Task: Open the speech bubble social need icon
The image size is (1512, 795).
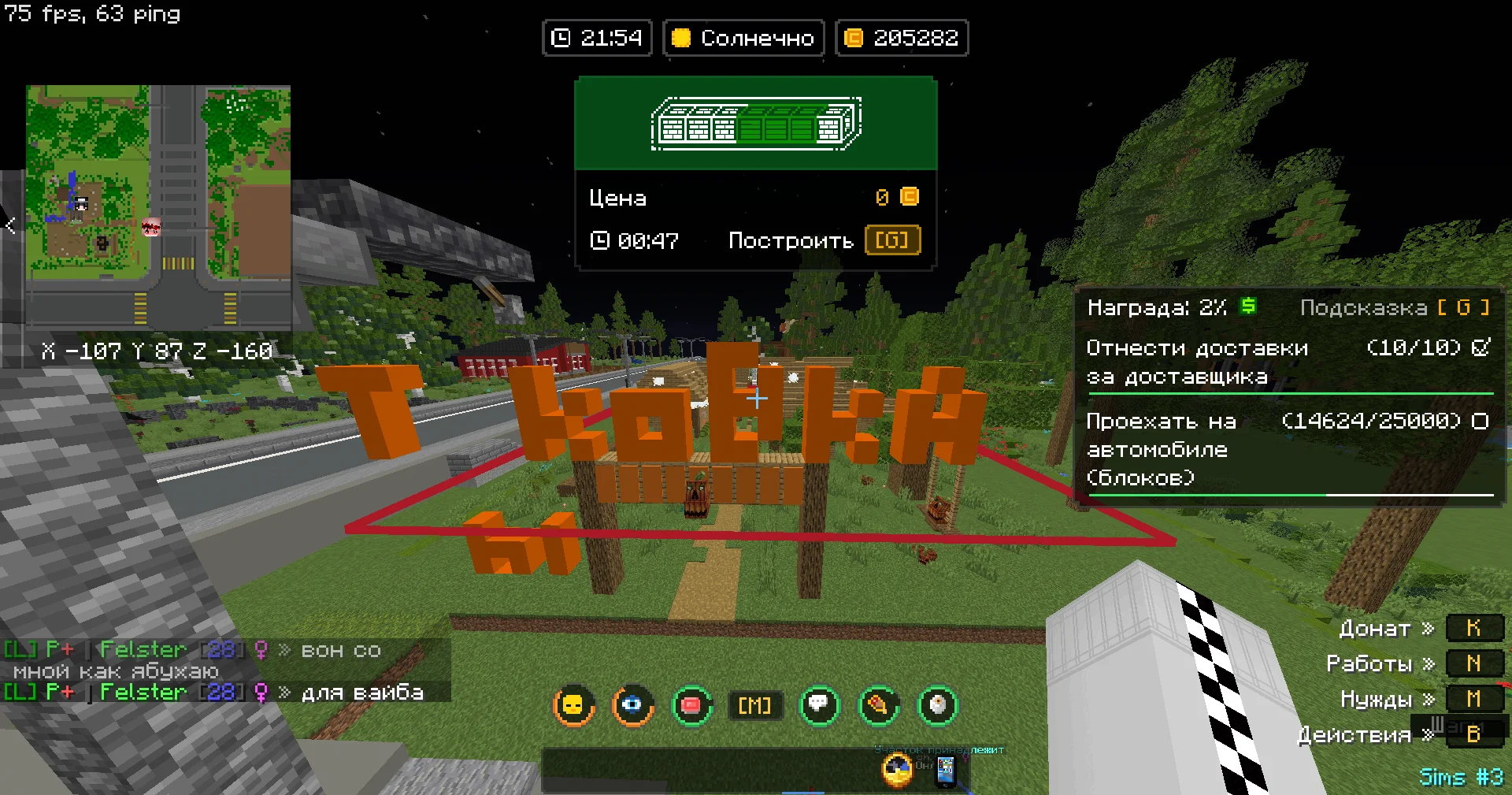Action: [x=819, y=705]
